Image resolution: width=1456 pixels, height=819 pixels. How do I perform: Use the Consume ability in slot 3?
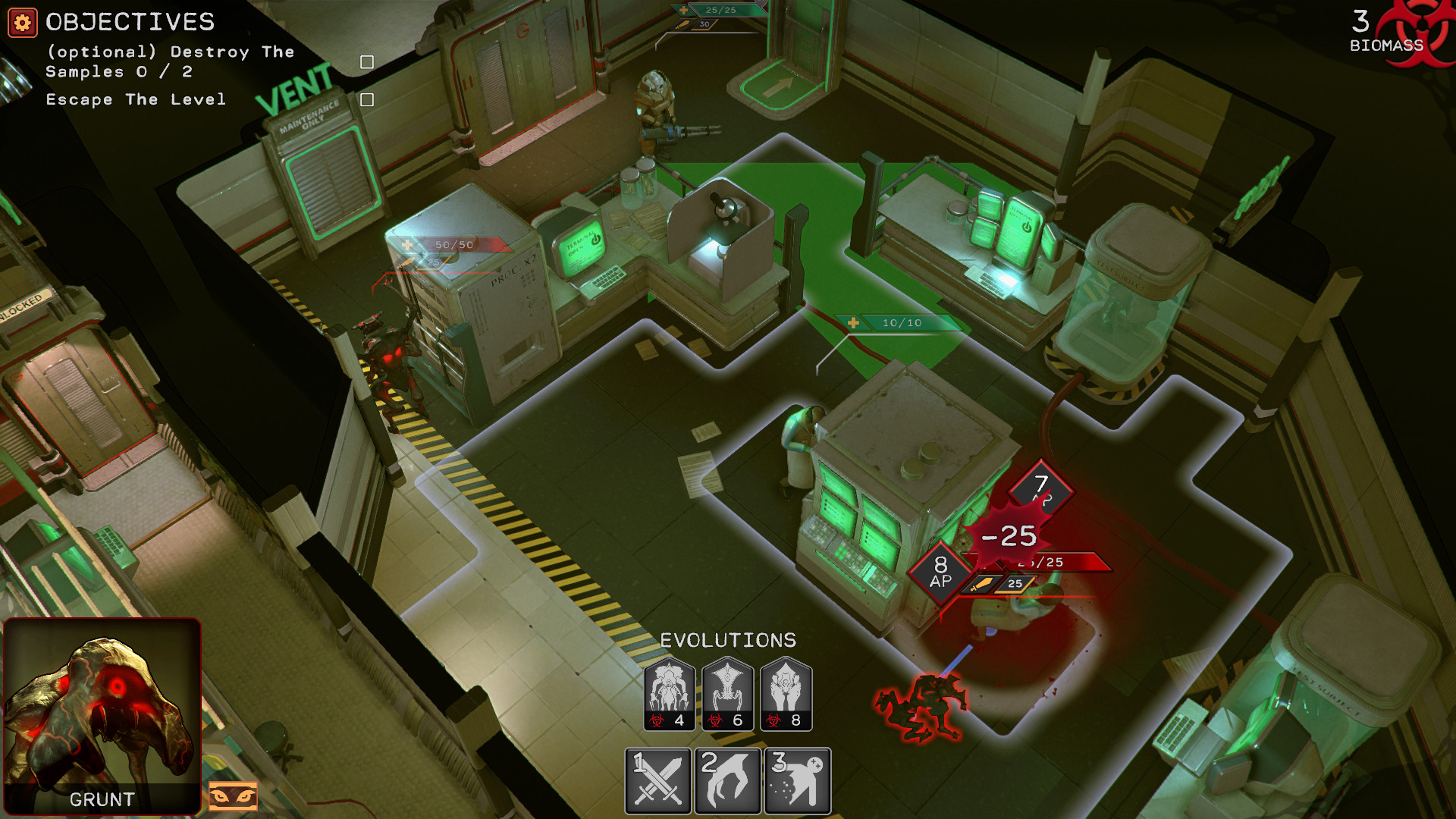click(x=795, y=778)
